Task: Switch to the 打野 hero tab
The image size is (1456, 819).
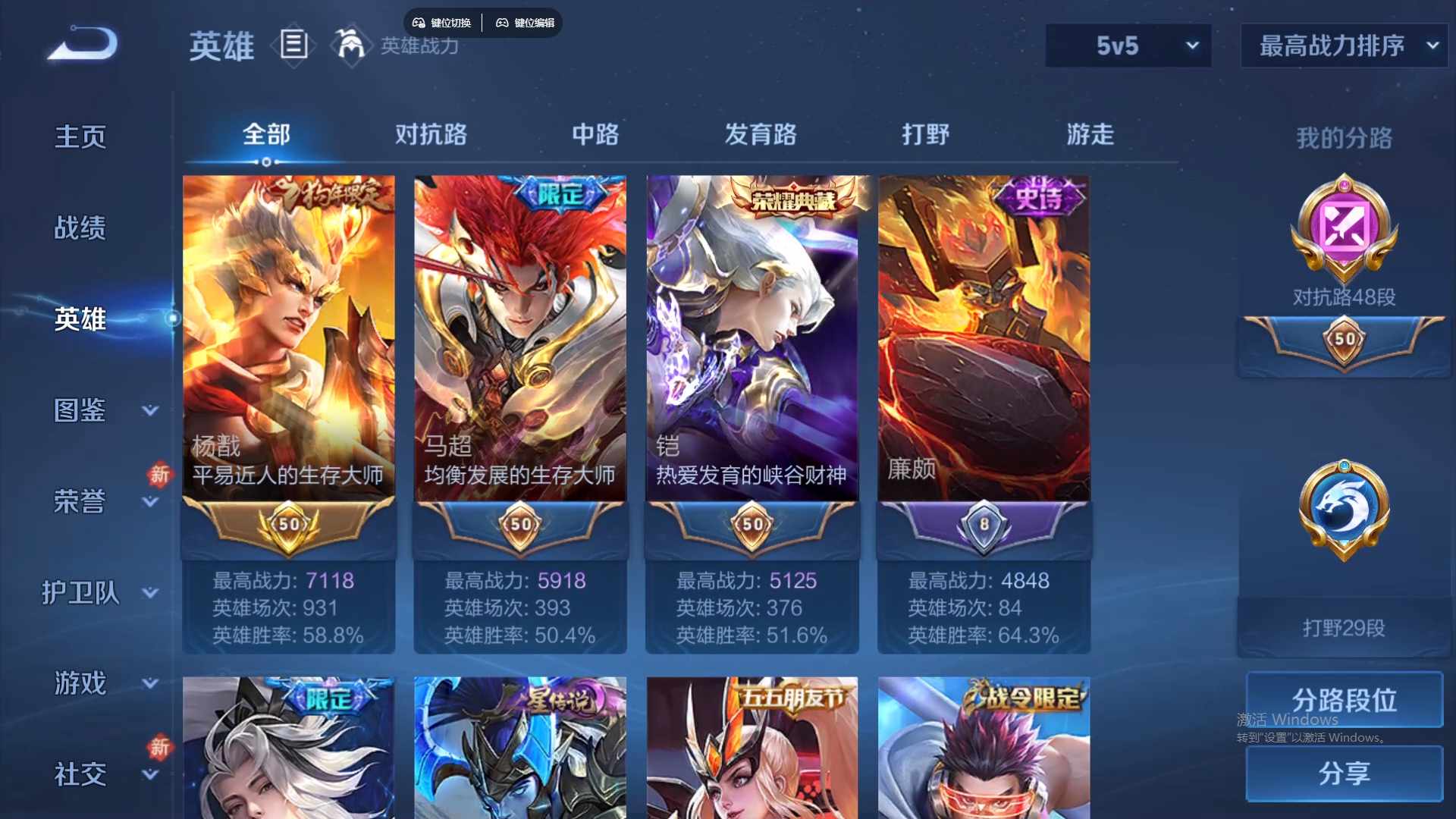Action: [x=927, y=135]
